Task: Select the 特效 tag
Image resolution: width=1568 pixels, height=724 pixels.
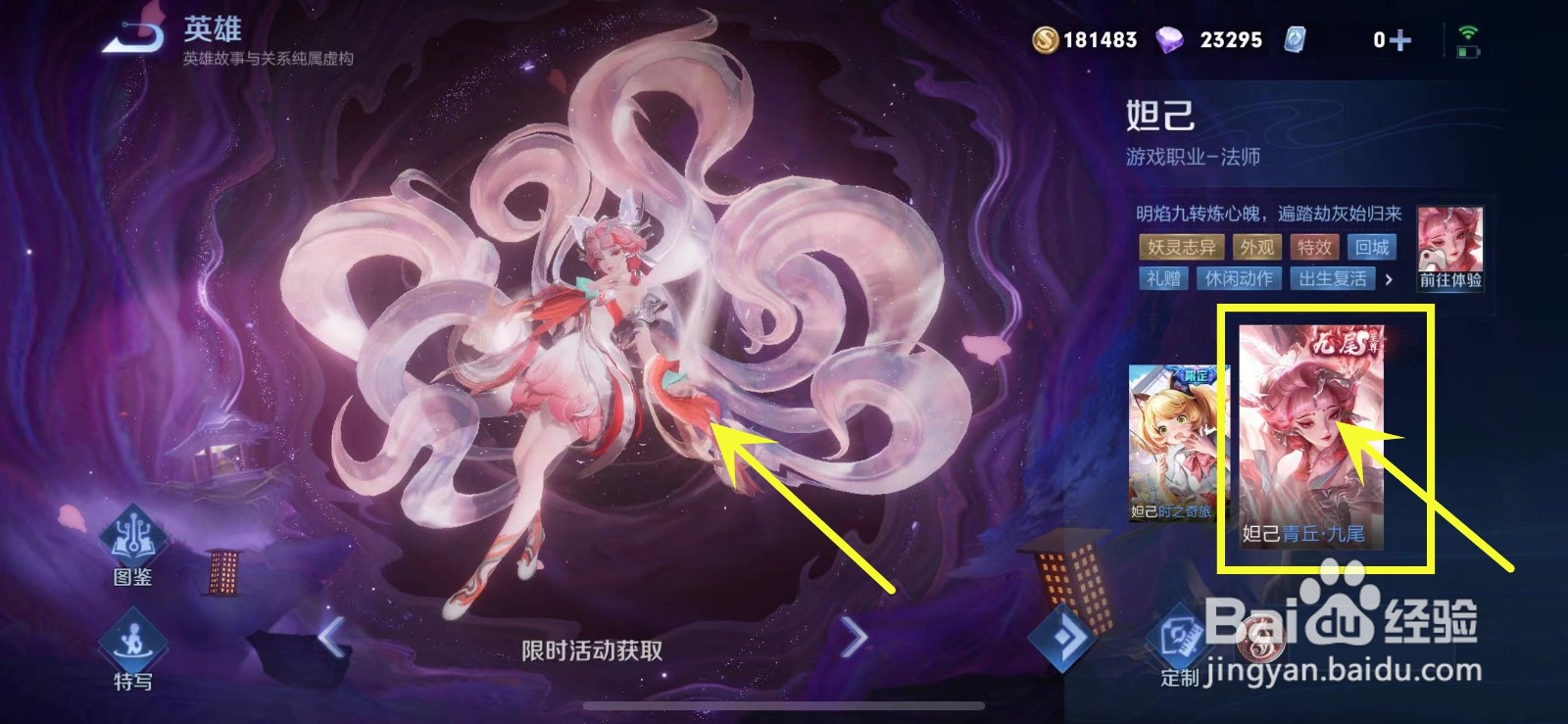Action: [1318, 249]
